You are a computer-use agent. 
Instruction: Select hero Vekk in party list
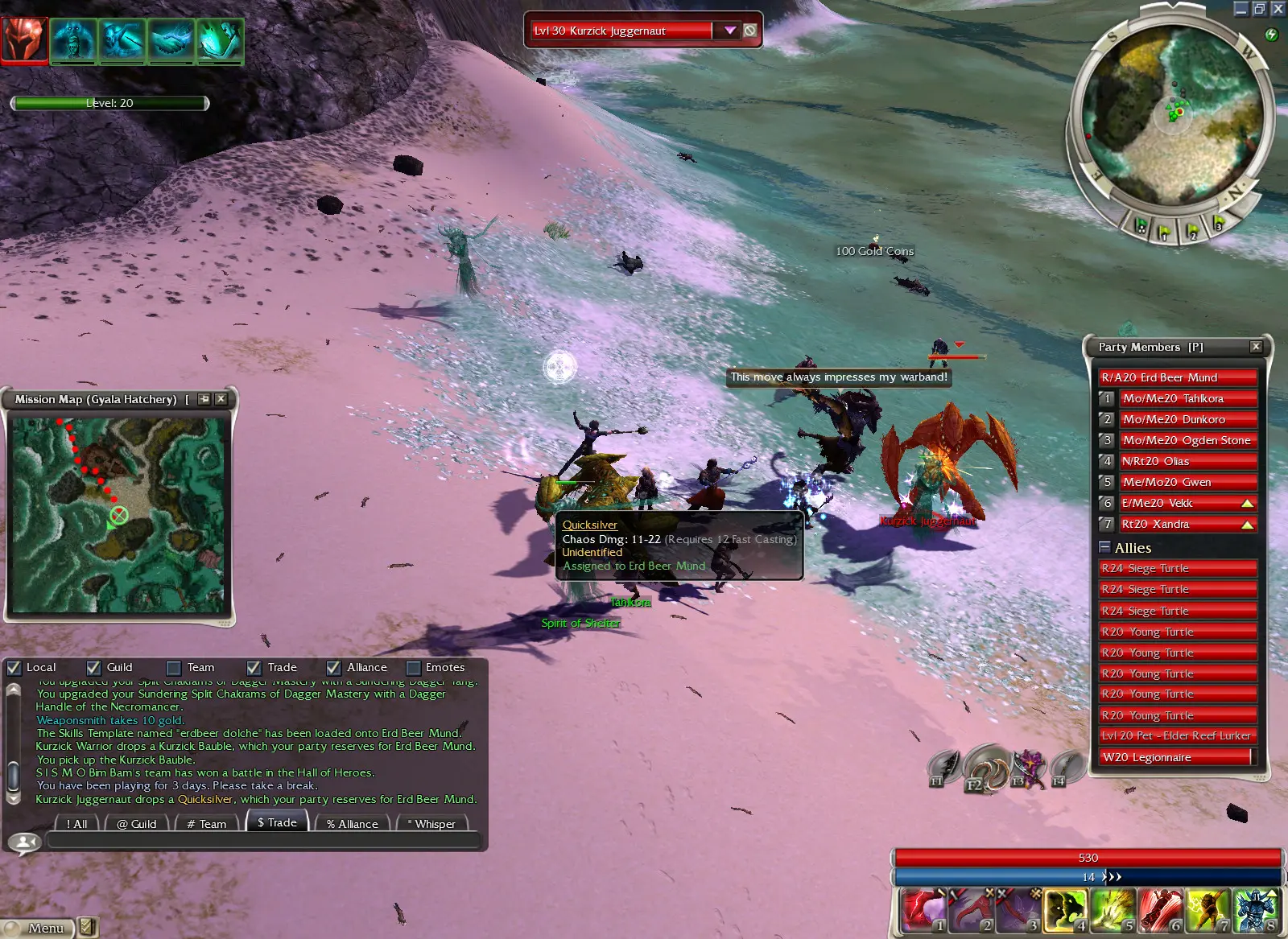(x=1179, y=503)
